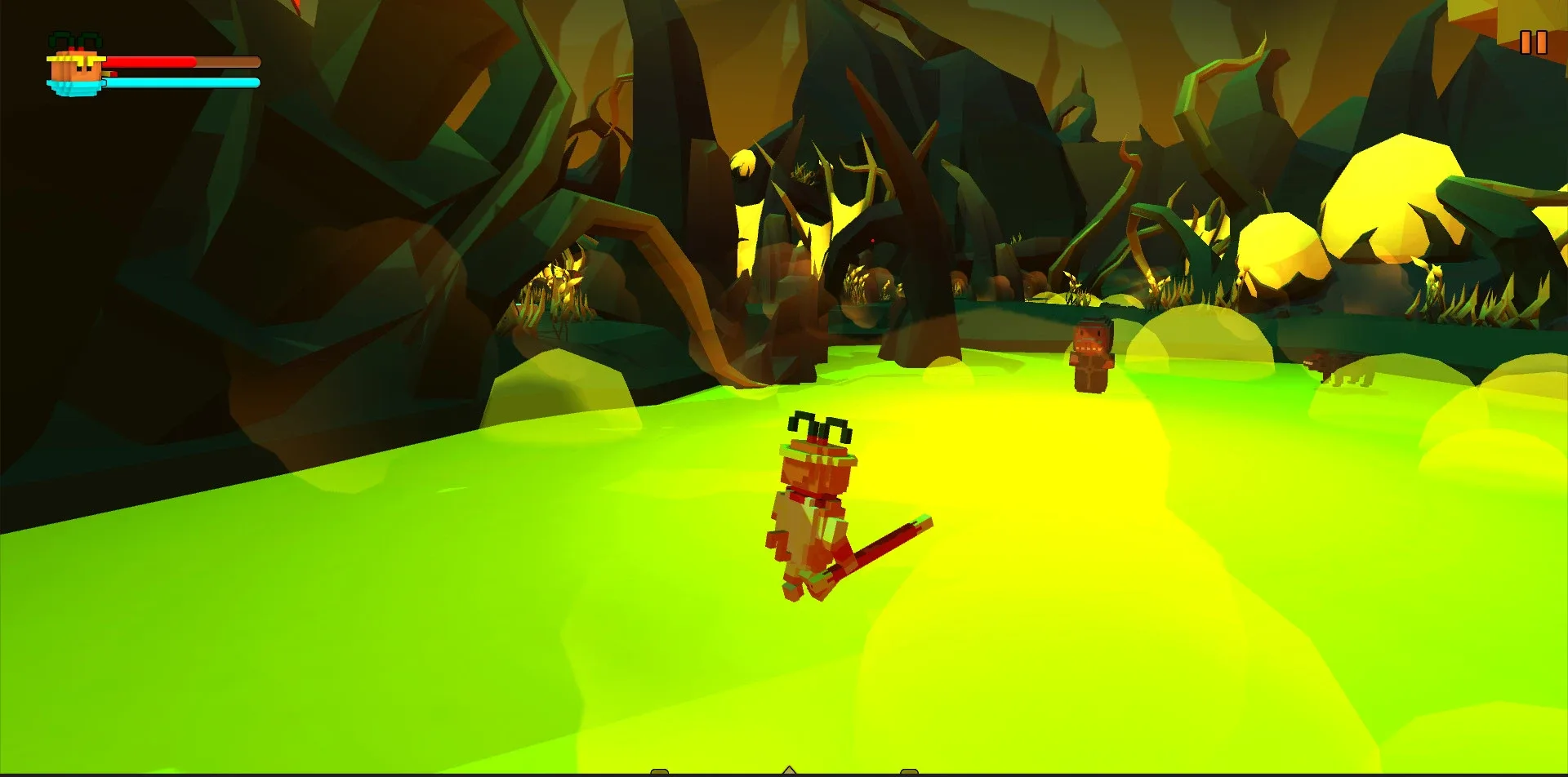Tap the rounded notch at the bottom-left screen edge
This screenshot has width=1568, height=777.
tap(659, 773)
